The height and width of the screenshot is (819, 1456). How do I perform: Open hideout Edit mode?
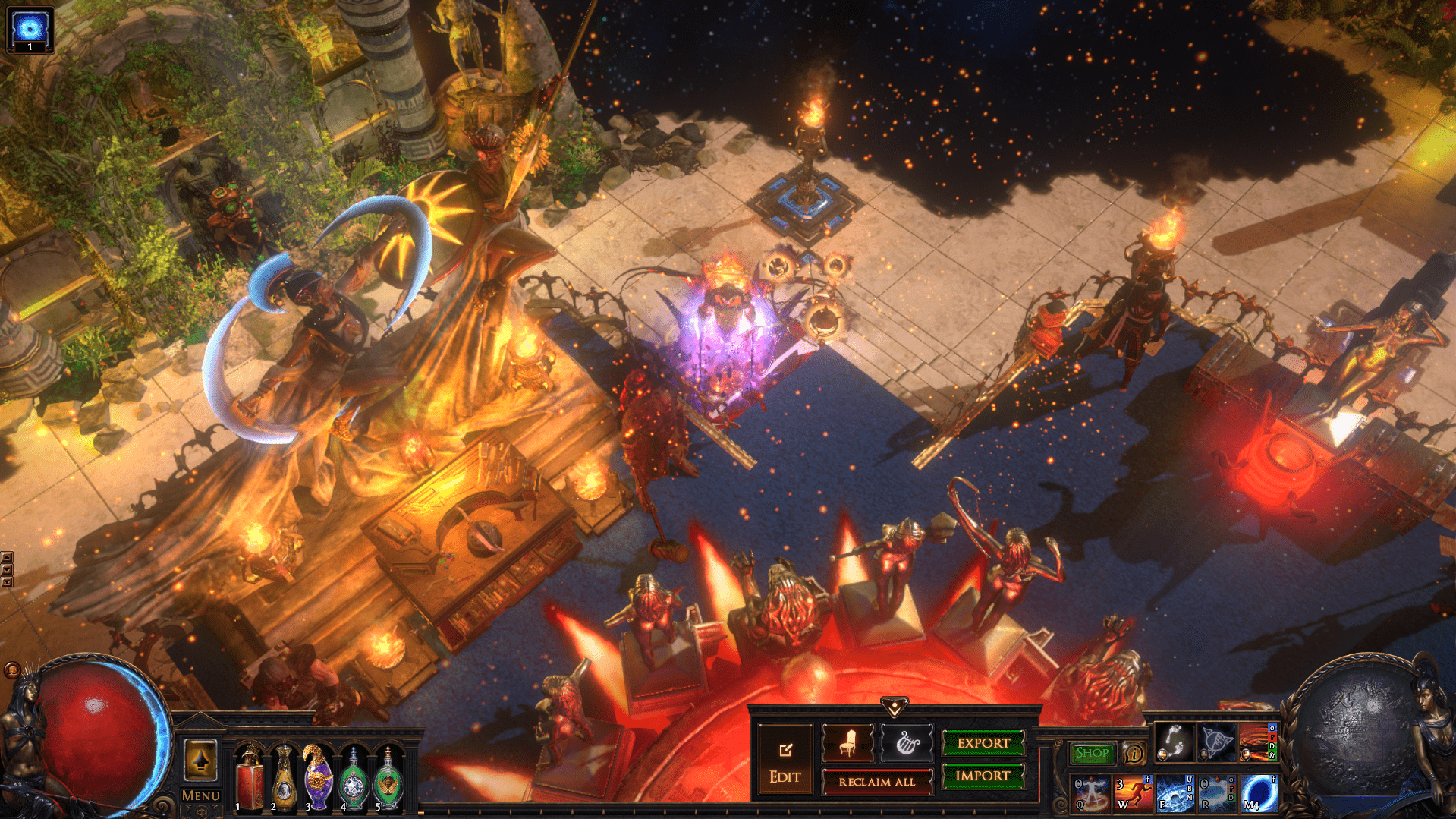pos(785,761)
